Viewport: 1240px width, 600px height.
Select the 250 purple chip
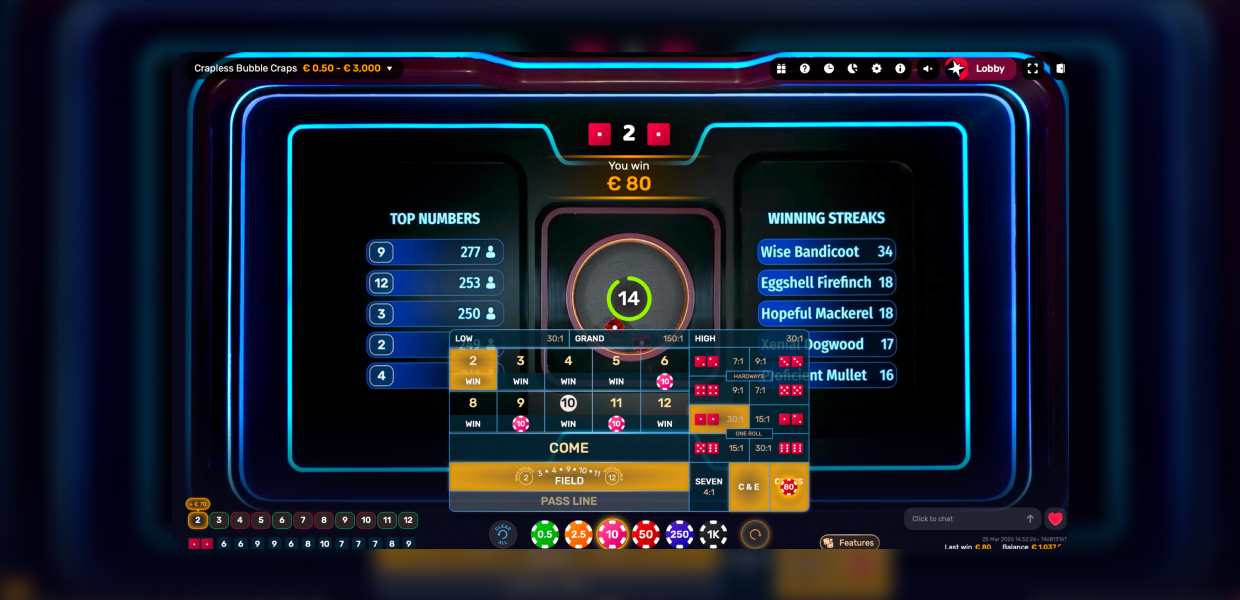pos(680,535)
